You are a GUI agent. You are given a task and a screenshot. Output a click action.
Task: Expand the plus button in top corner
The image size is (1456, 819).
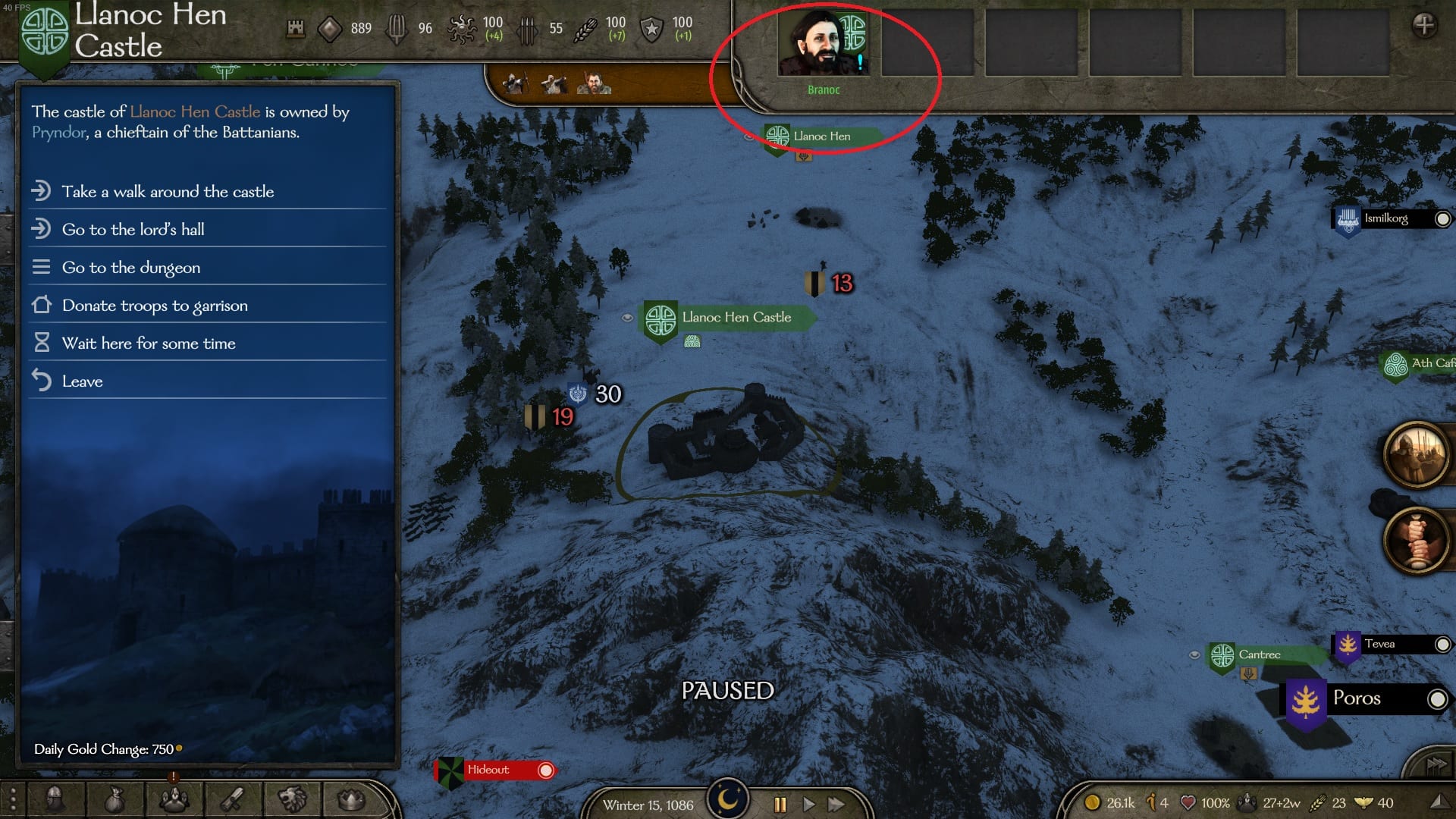coord(1423,26)
